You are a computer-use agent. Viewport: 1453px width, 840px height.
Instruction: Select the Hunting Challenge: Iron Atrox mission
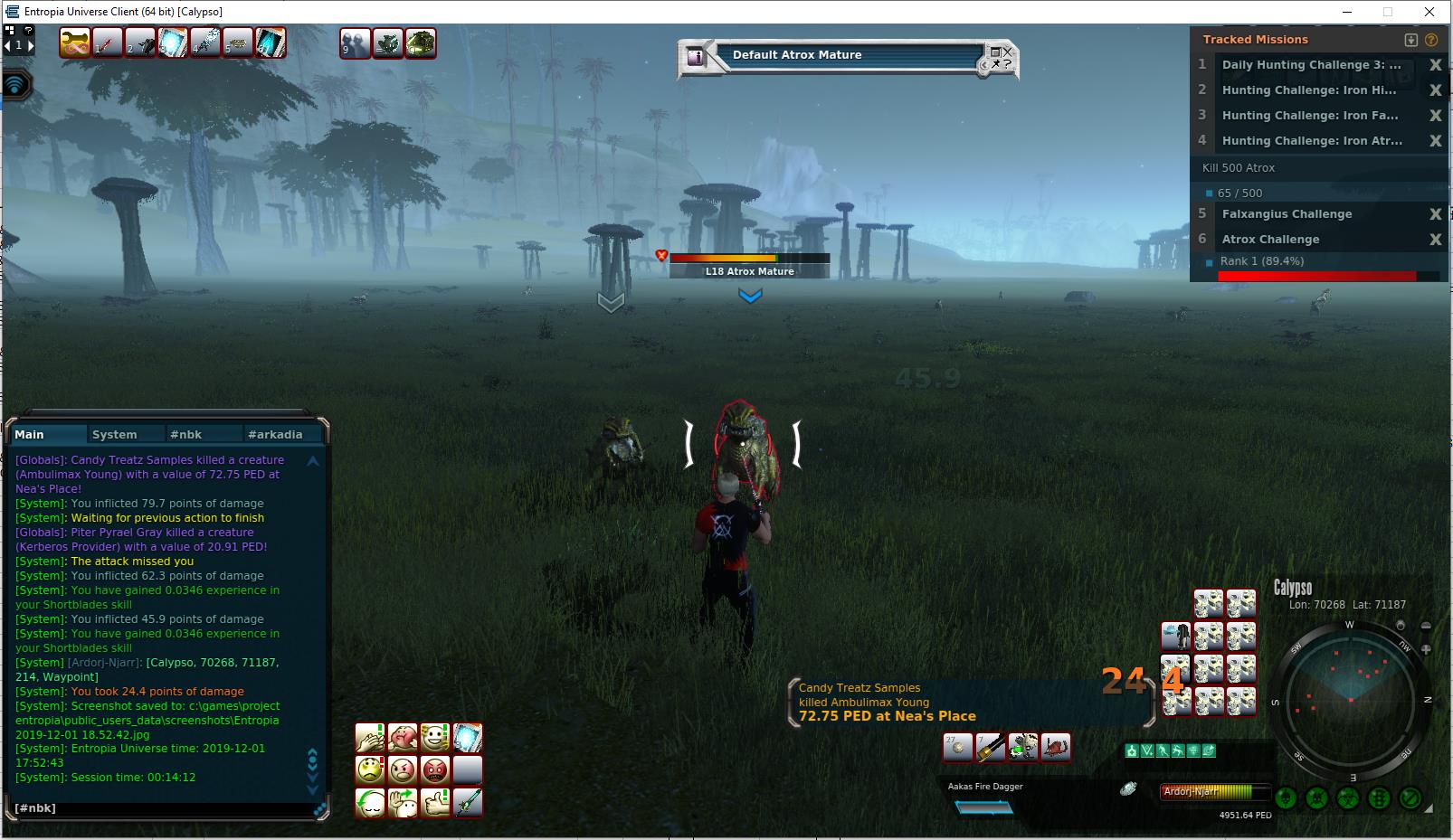point(1312,141)
